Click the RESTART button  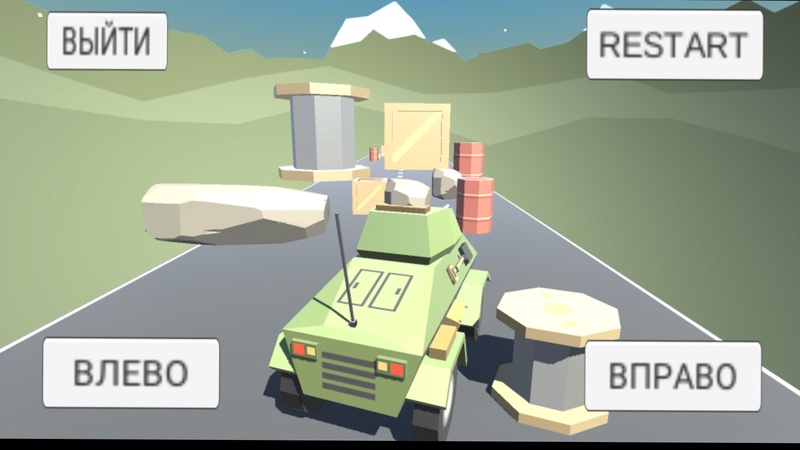pos(672,45)
